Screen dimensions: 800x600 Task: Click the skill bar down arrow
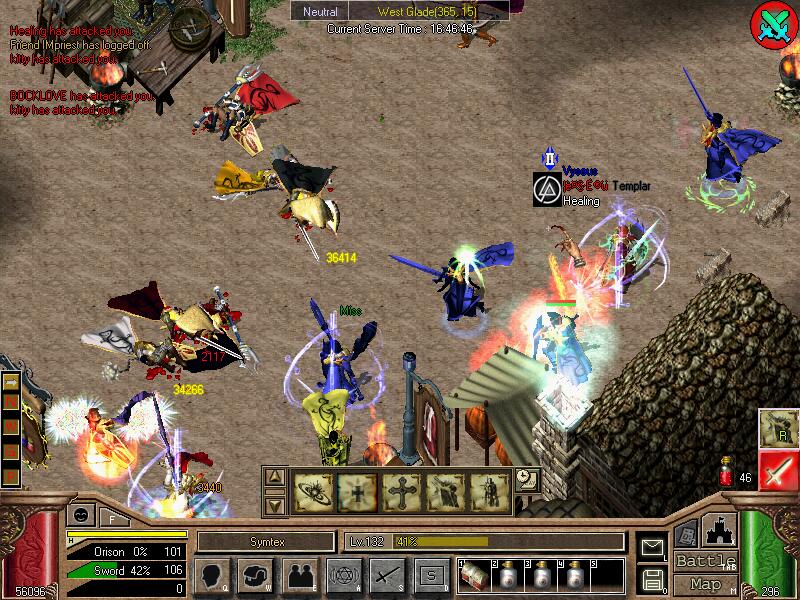(x=275, y=505)
